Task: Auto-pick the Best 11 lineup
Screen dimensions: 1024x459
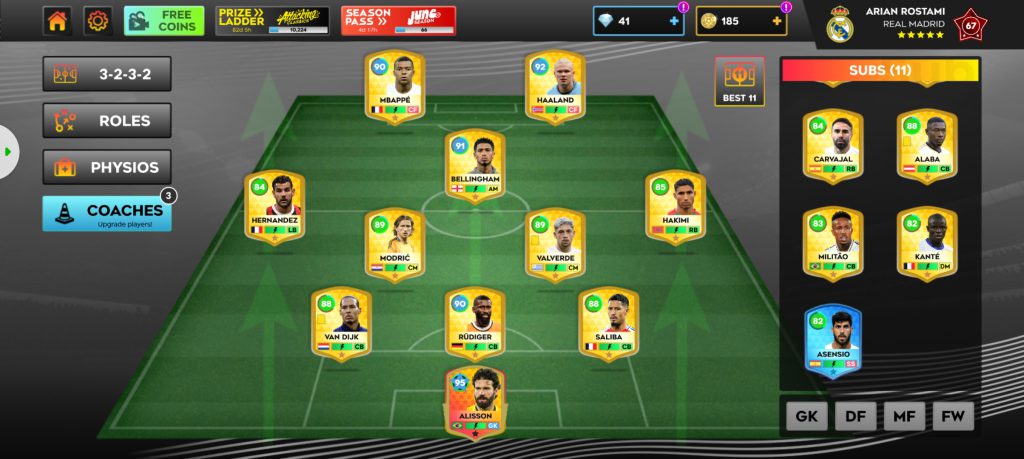Action: pyautogui.click(x=739, y=82)
